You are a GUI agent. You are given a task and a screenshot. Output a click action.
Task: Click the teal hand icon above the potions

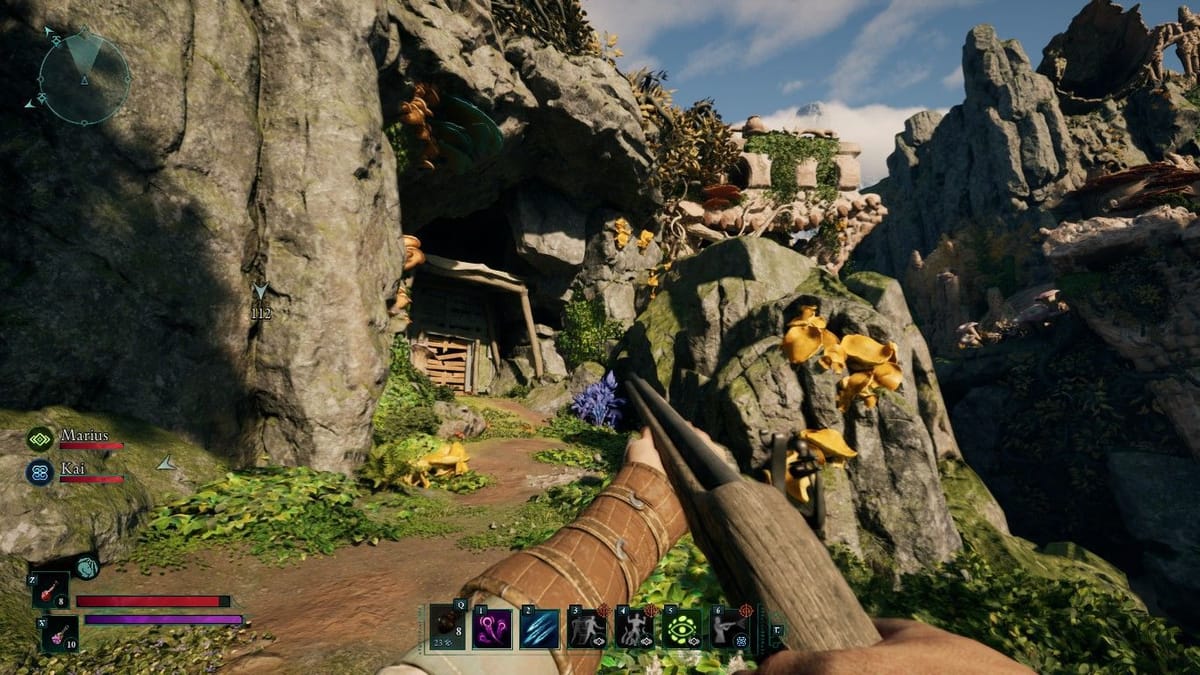[85, 567]
